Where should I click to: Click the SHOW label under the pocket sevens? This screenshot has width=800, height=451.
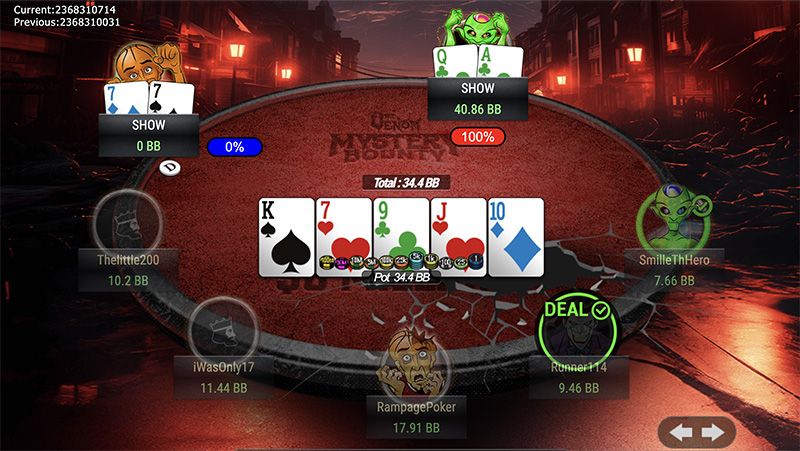point(148,126)
